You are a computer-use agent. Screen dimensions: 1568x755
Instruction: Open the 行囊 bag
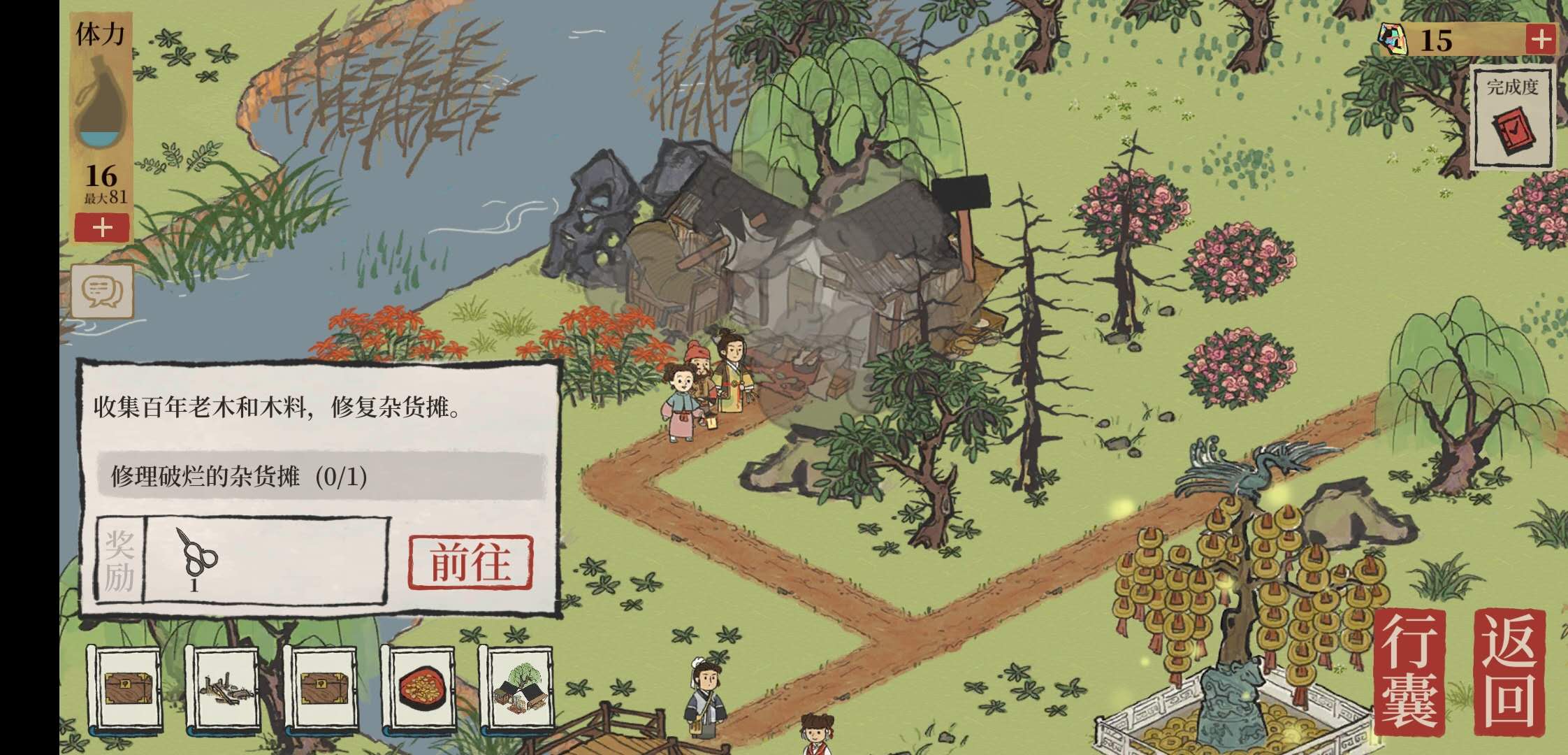click(x=1410, y=672)
